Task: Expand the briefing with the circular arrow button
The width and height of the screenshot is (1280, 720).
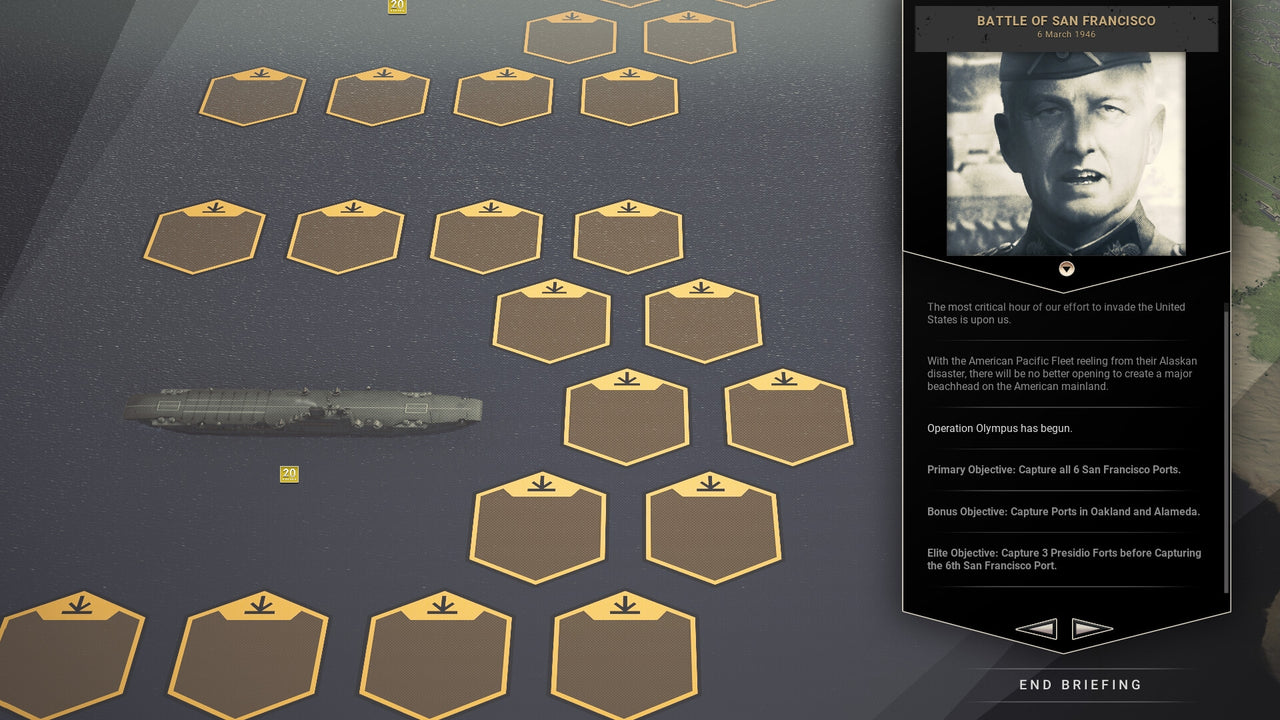Action: pyautogui.click(x=1065, y=268)
